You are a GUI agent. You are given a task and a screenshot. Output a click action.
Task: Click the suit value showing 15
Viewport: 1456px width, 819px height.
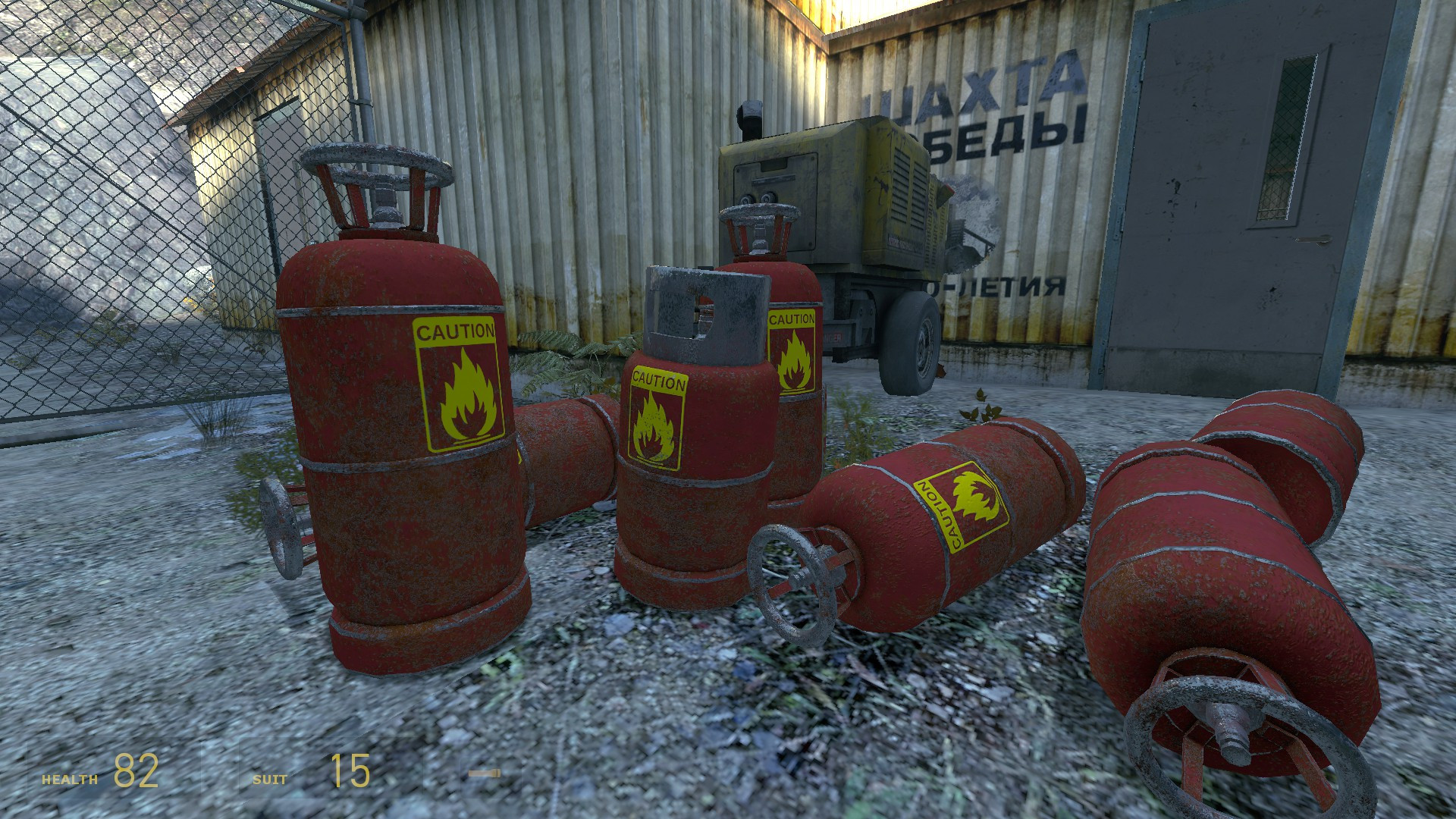pyautogui.click(x=350, y=772)
